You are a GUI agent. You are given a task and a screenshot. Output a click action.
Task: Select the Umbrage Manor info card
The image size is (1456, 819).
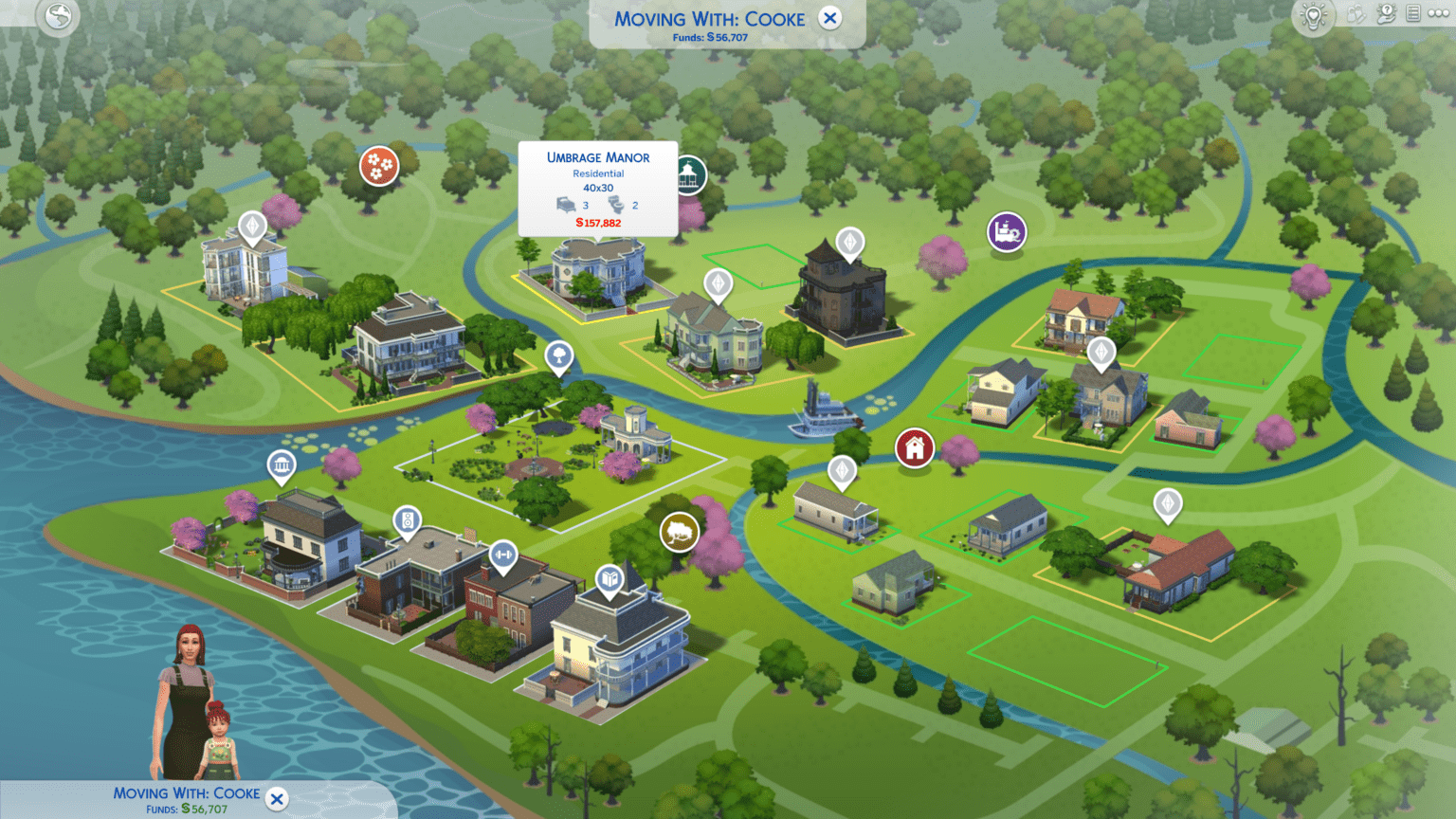point(597,188)
